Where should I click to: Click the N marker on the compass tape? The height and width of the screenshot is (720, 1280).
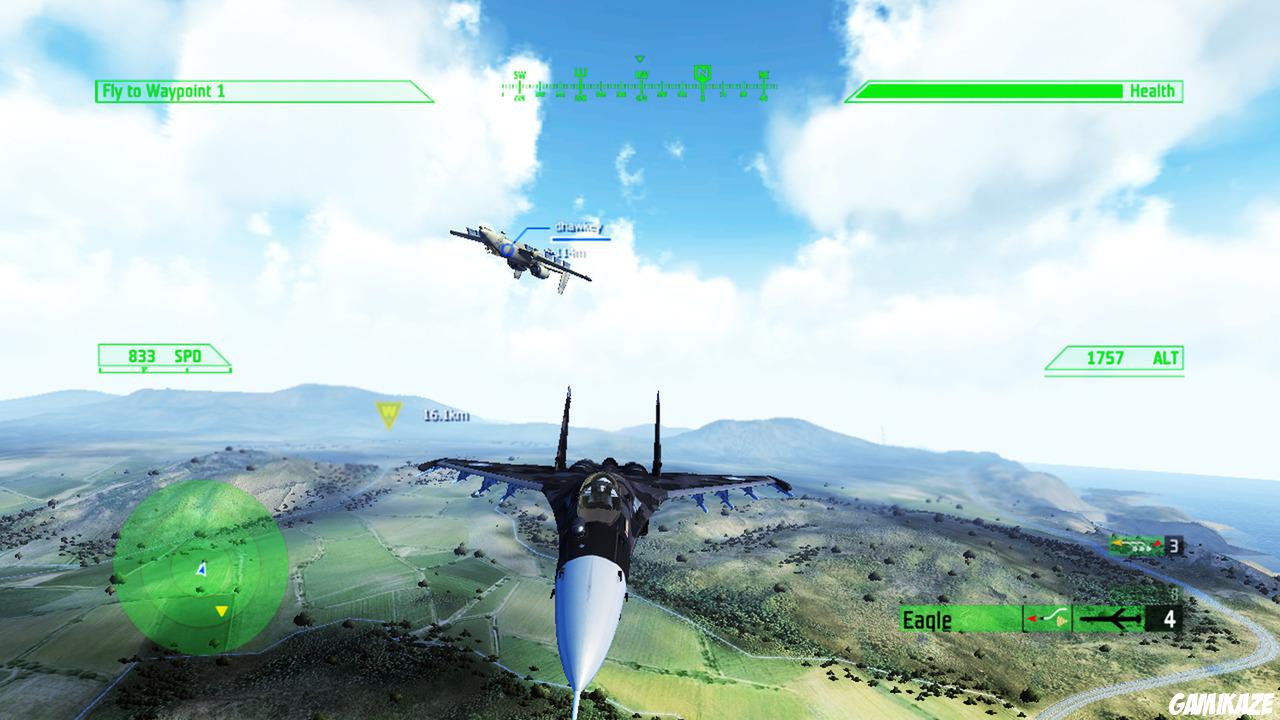[x=703, y=70]
